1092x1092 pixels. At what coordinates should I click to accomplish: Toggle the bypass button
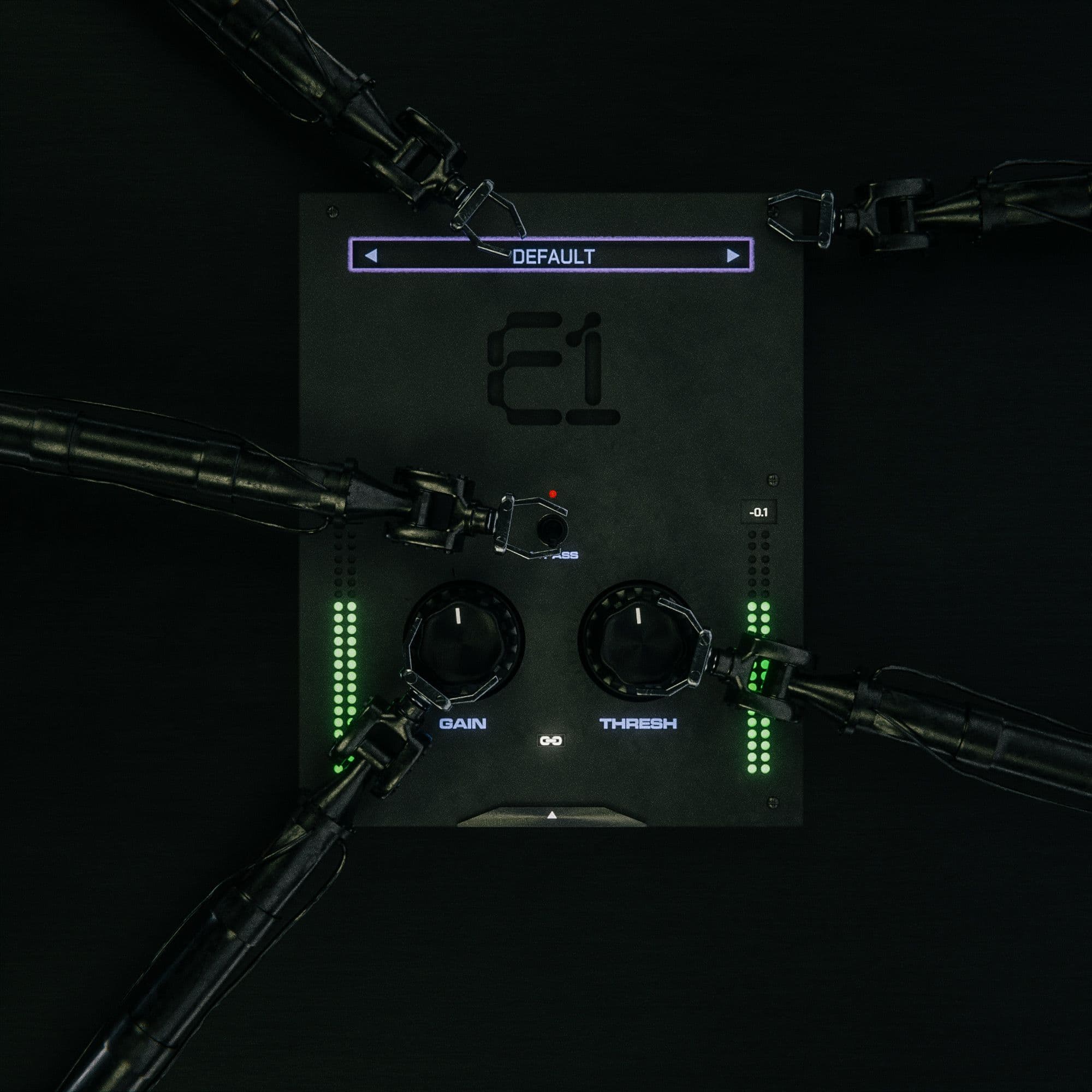coord(551,529)
